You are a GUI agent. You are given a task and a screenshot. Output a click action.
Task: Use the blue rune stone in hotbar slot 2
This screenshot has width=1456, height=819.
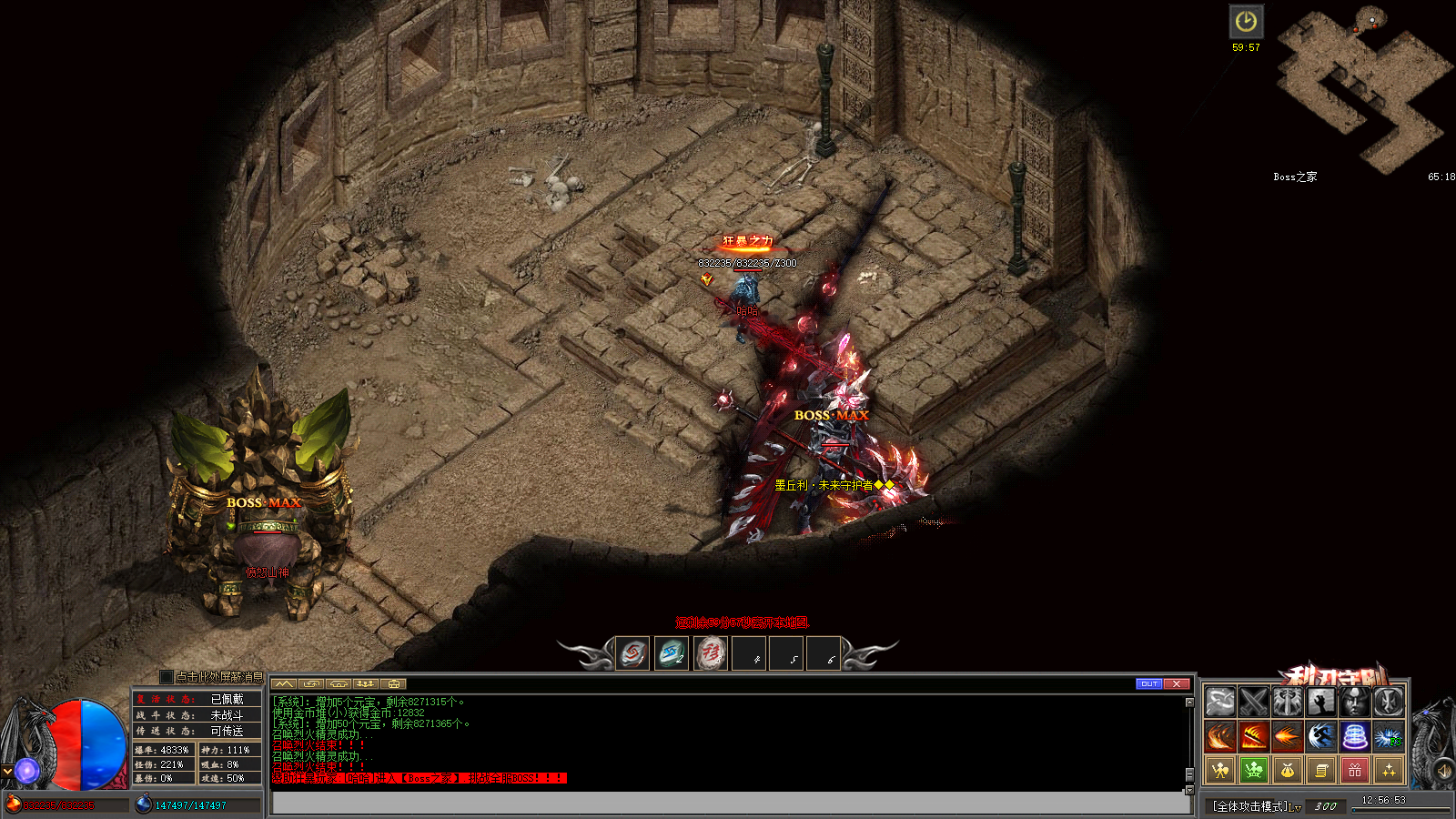click(x=672, y=653)
